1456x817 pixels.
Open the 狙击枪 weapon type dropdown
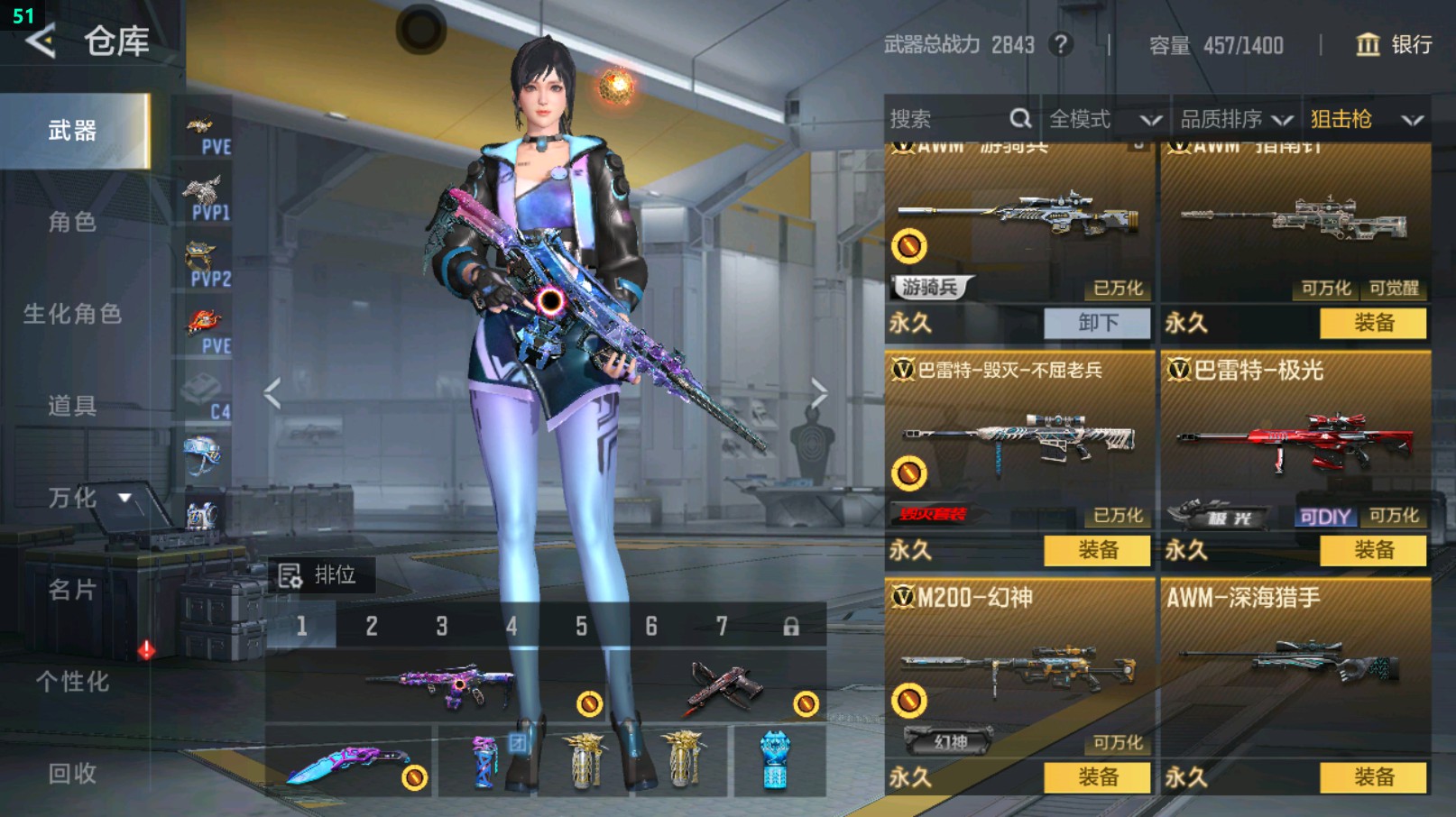1366,119
